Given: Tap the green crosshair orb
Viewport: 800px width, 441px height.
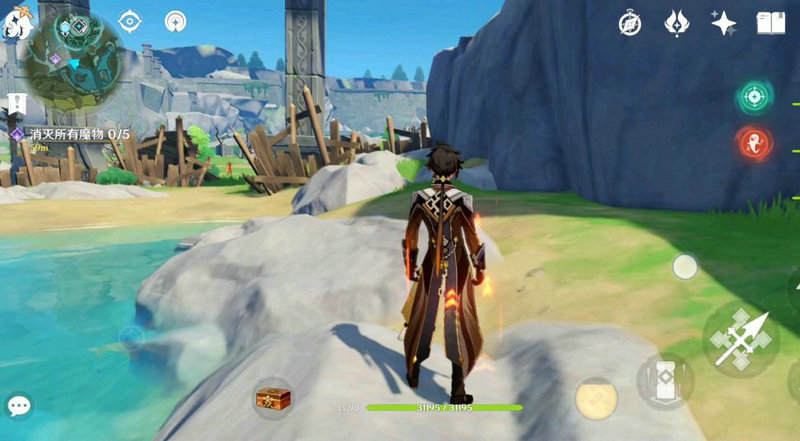Looking at the screenshot, I should [x=753, y=97].
